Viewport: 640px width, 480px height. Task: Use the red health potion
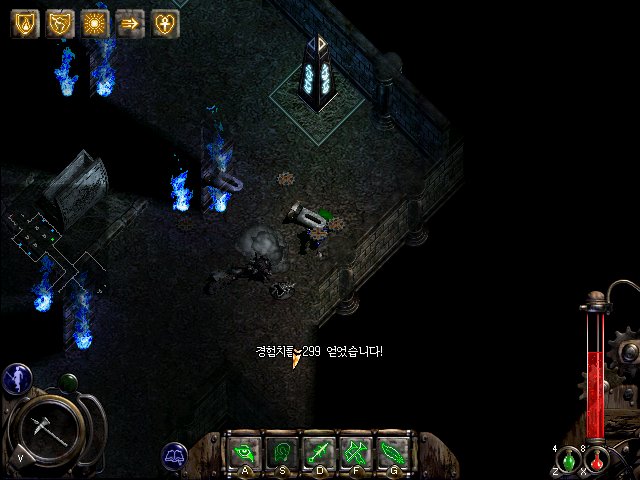click(597, 461)
